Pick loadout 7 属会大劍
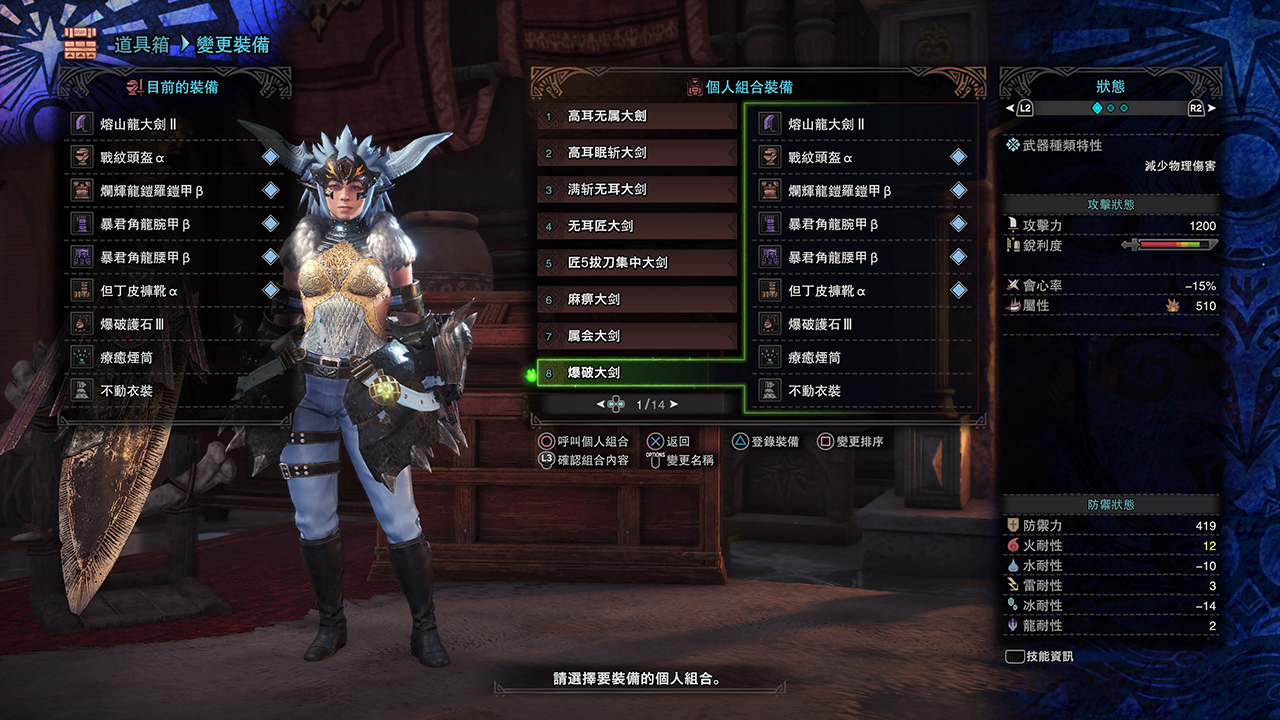Image resolution: width=1280 pixels, height=720 pixels. (637, 335)
